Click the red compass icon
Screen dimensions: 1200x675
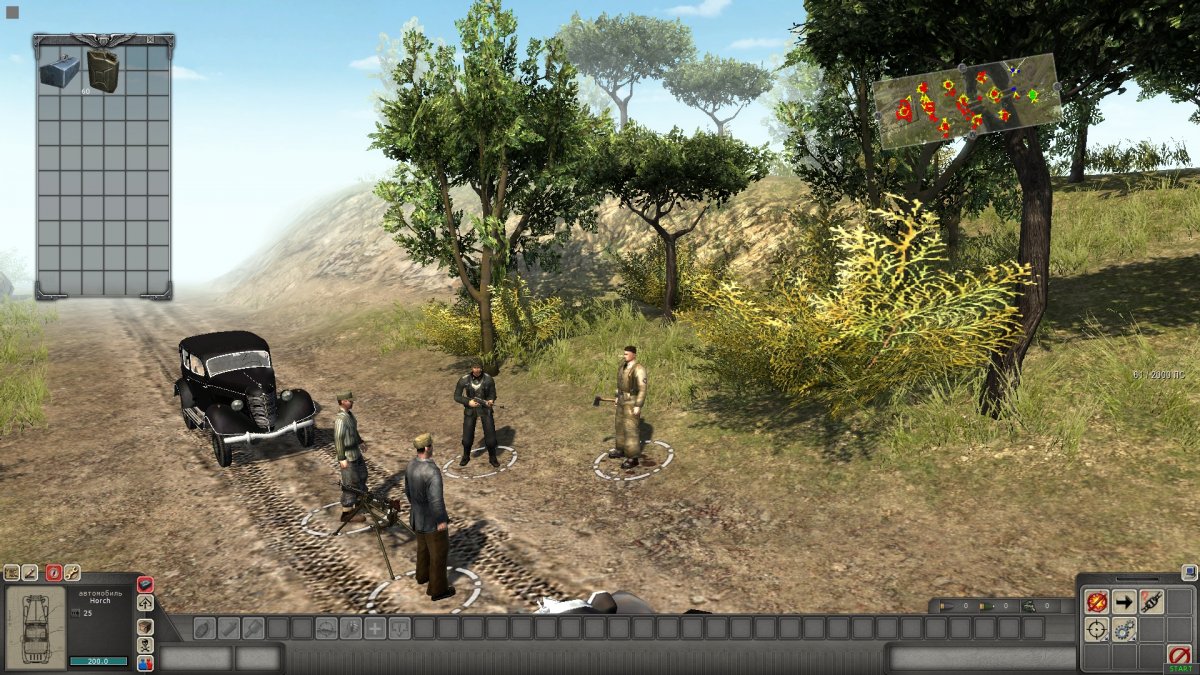(54, 573)
